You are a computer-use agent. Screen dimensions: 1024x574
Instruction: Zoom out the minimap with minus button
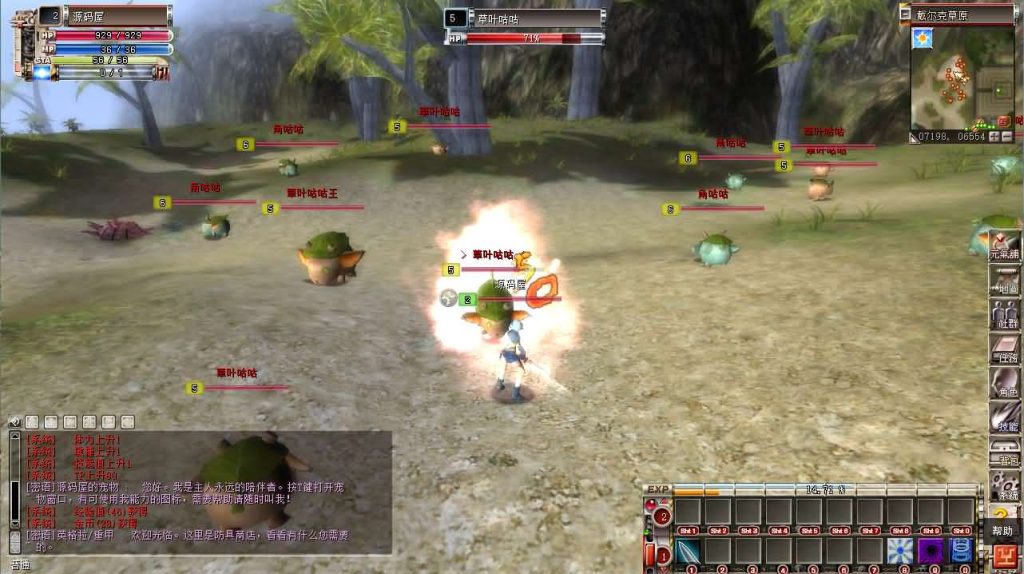1008,136
